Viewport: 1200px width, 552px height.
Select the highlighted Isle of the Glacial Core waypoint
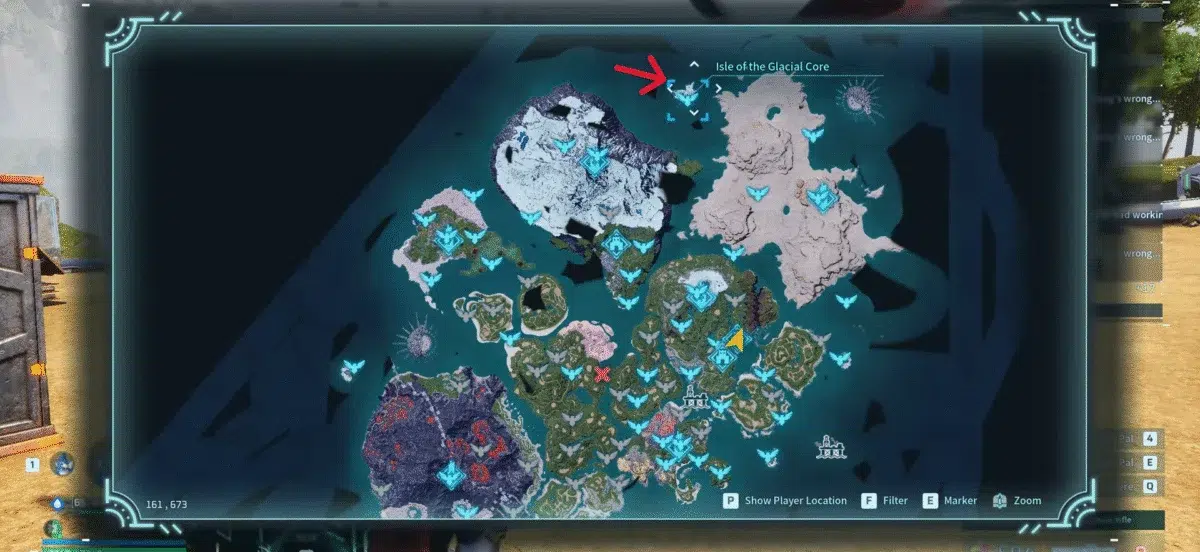point(687,97)
